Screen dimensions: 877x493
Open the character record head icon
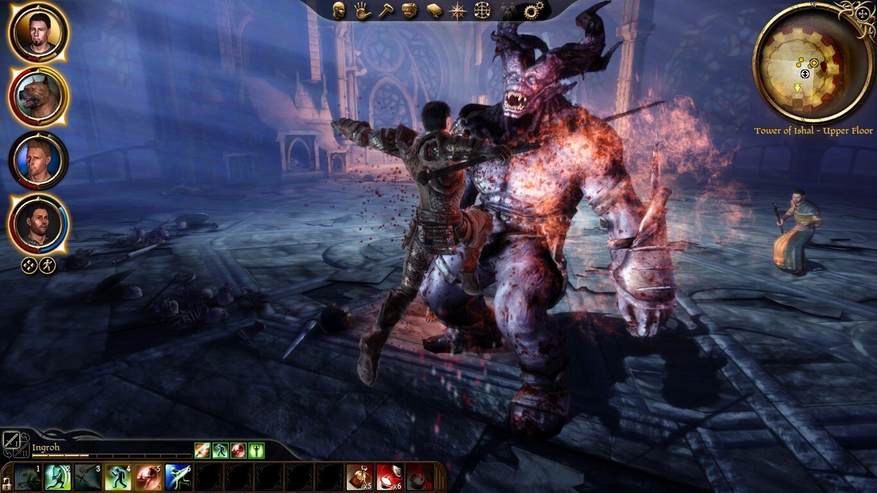coord(338,11)
